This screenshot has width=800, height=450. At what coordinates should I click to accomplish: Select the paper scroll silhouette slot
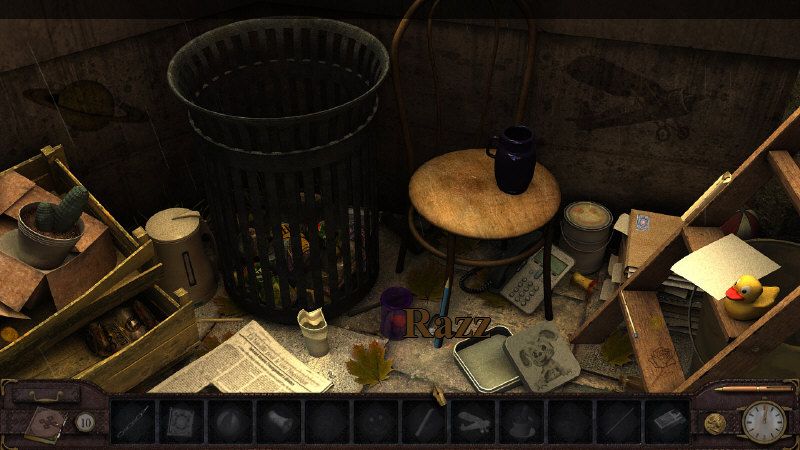pyautogui.click(x=280, y=421)
